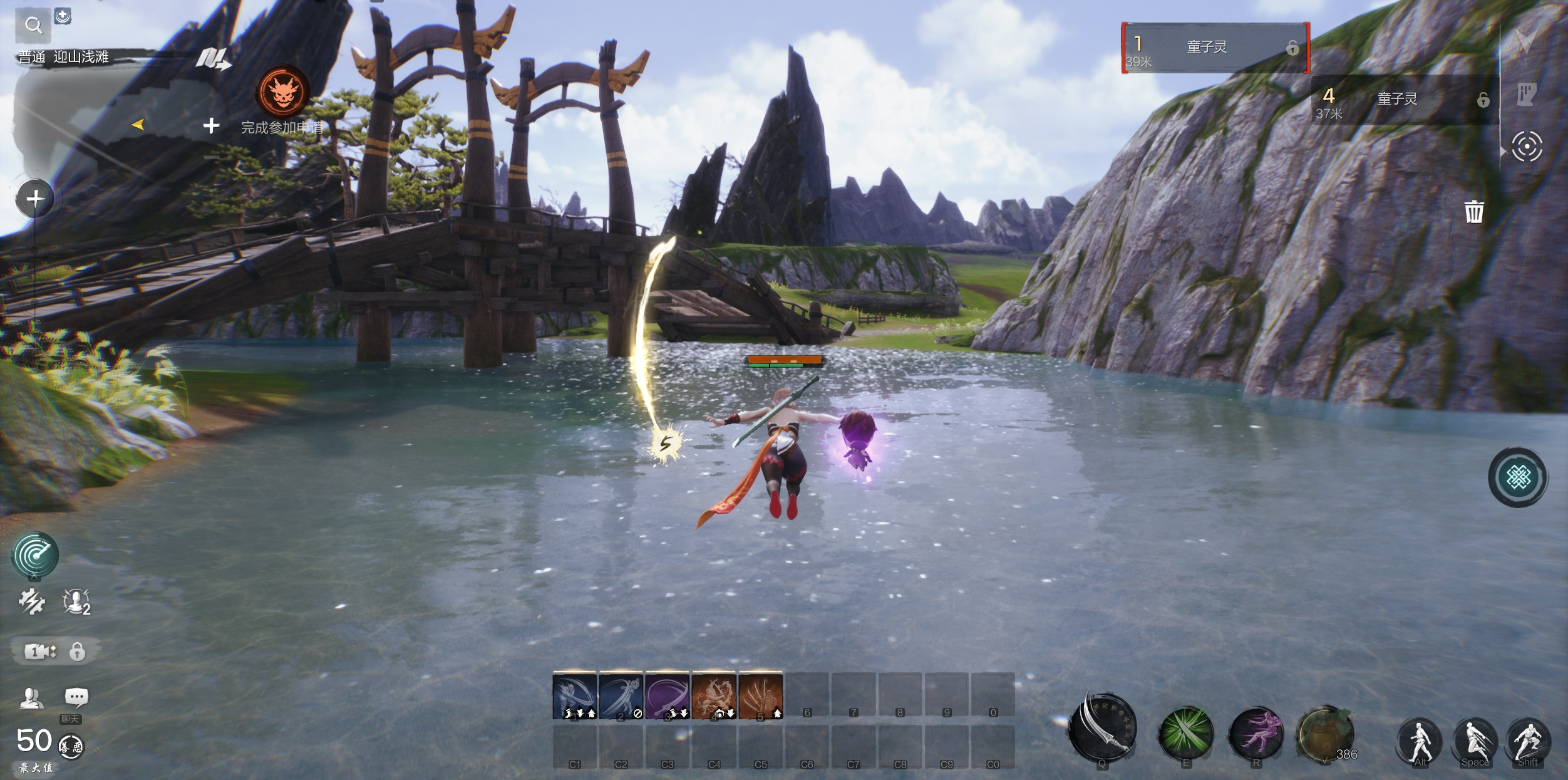Trigger the purple dash kick skill
This screenshot has width=1568, height=780.
1256,733
